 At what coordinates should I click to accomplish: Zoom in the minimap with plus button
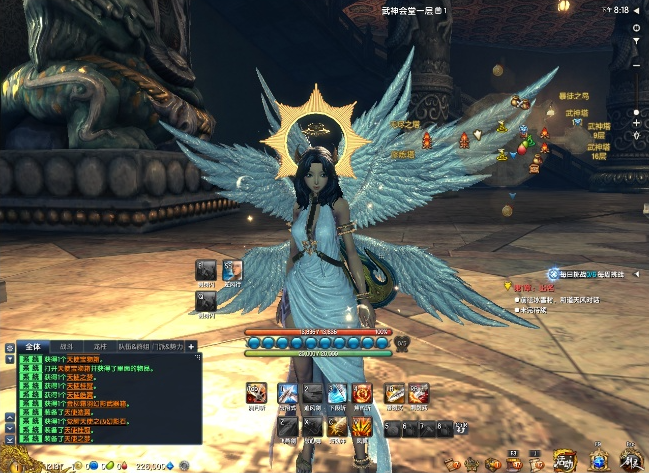(x=637, y=122)
